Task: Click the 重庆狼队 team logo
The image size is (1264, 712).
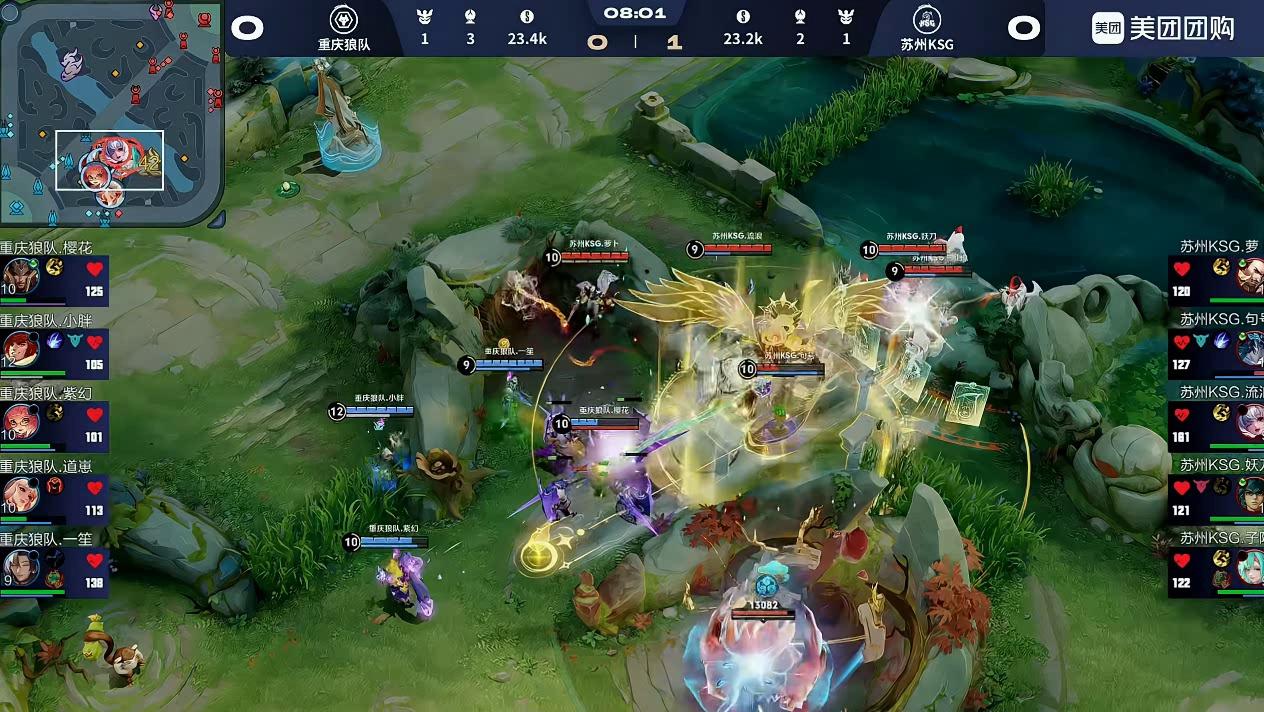Action: 344,20
